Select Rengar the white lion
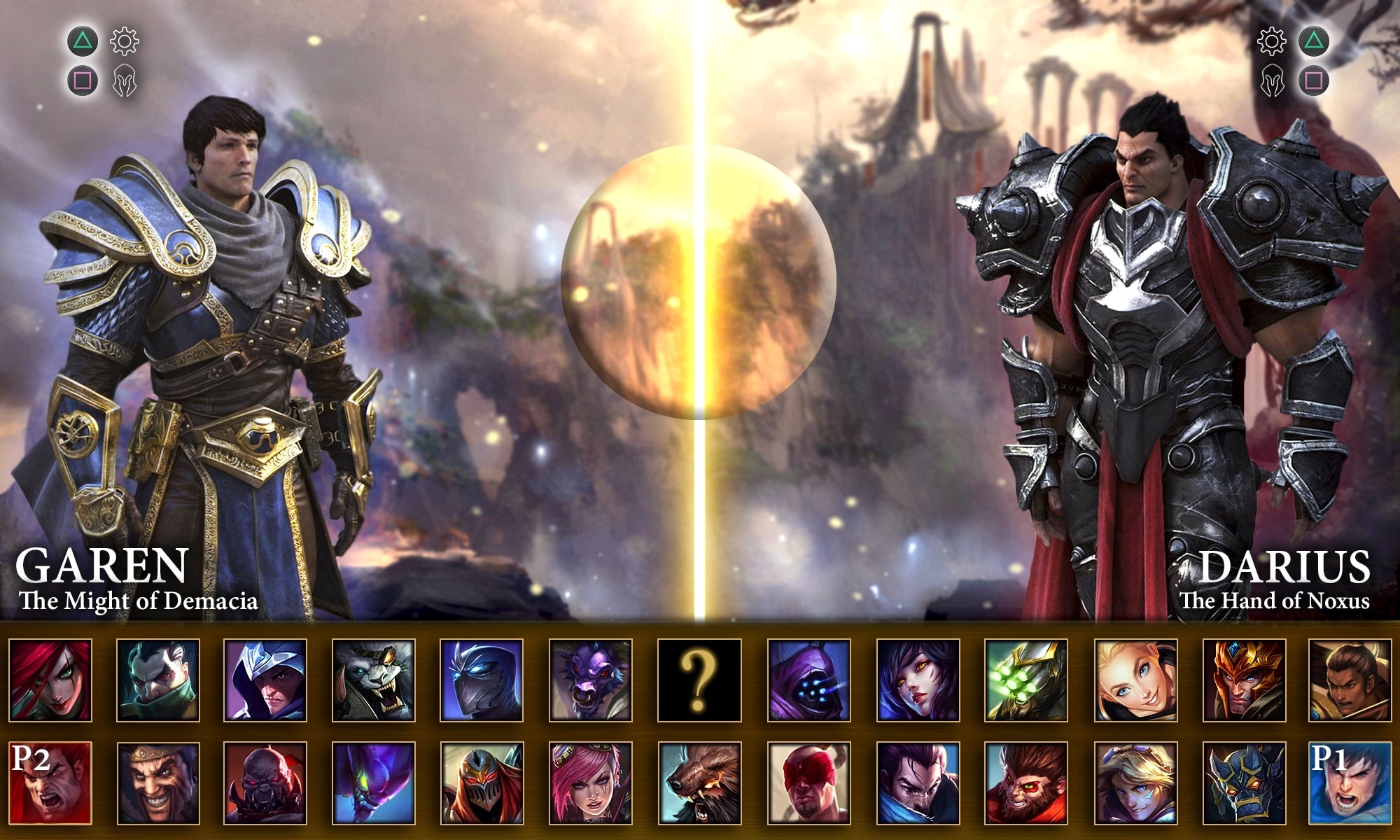This screenshot has height=840, width=1400. [x=374, y=680]
